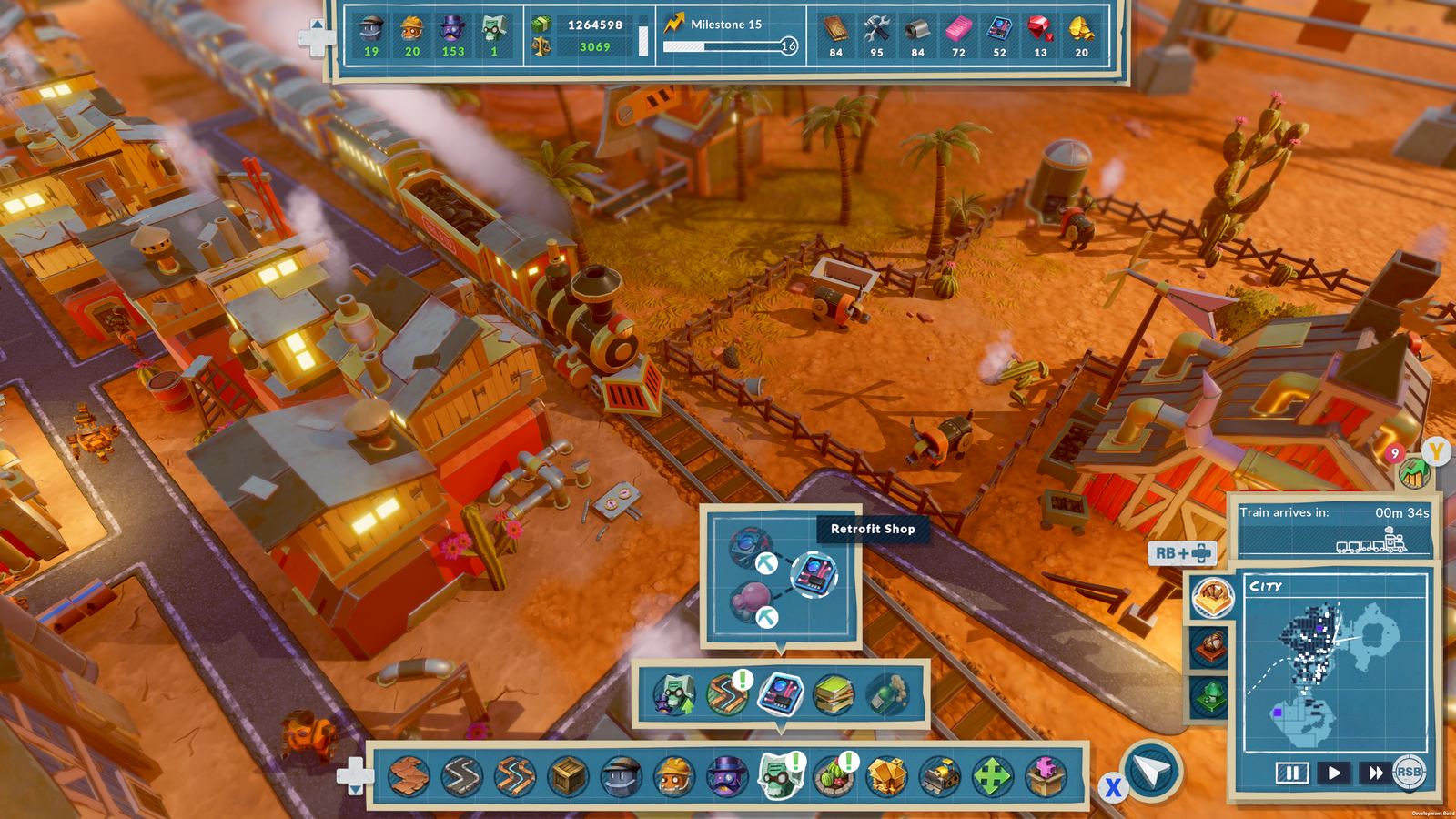Choose the grey asphalt road tool
This screenshot has width=1456, height=819.
point(461,777)
